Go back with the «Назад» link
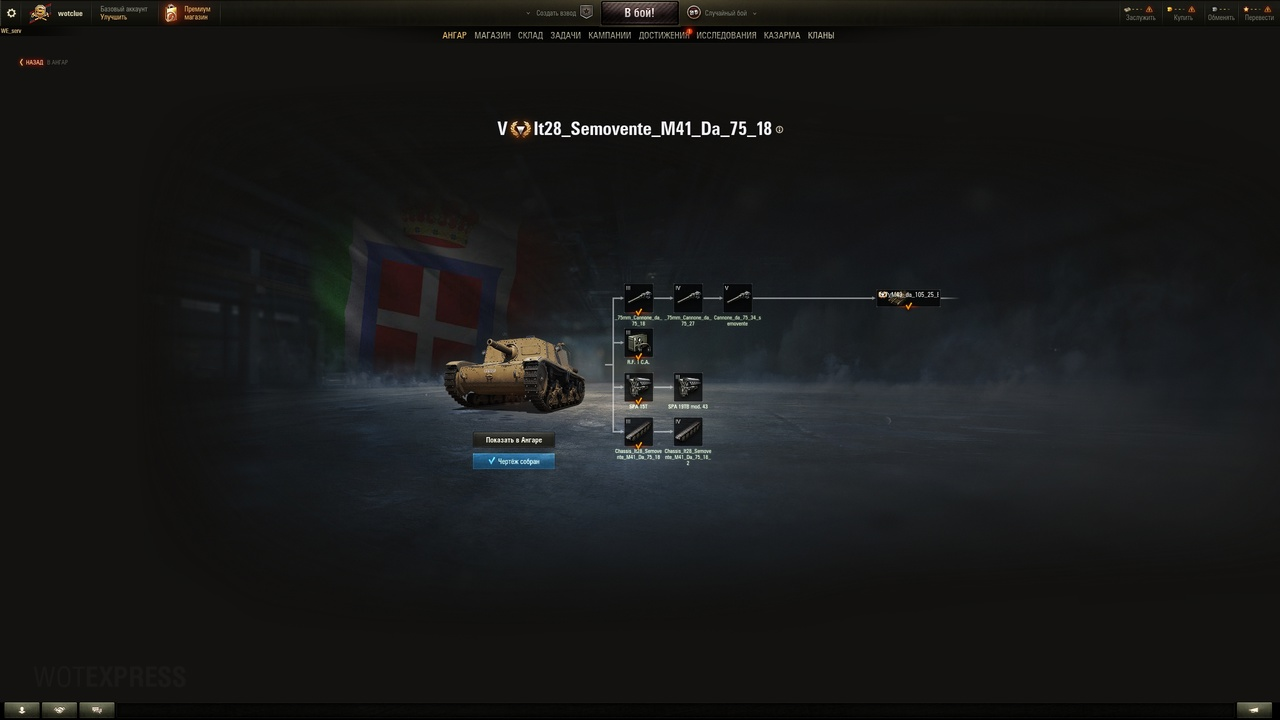1280x720 pixels. (x=32, y=62)
